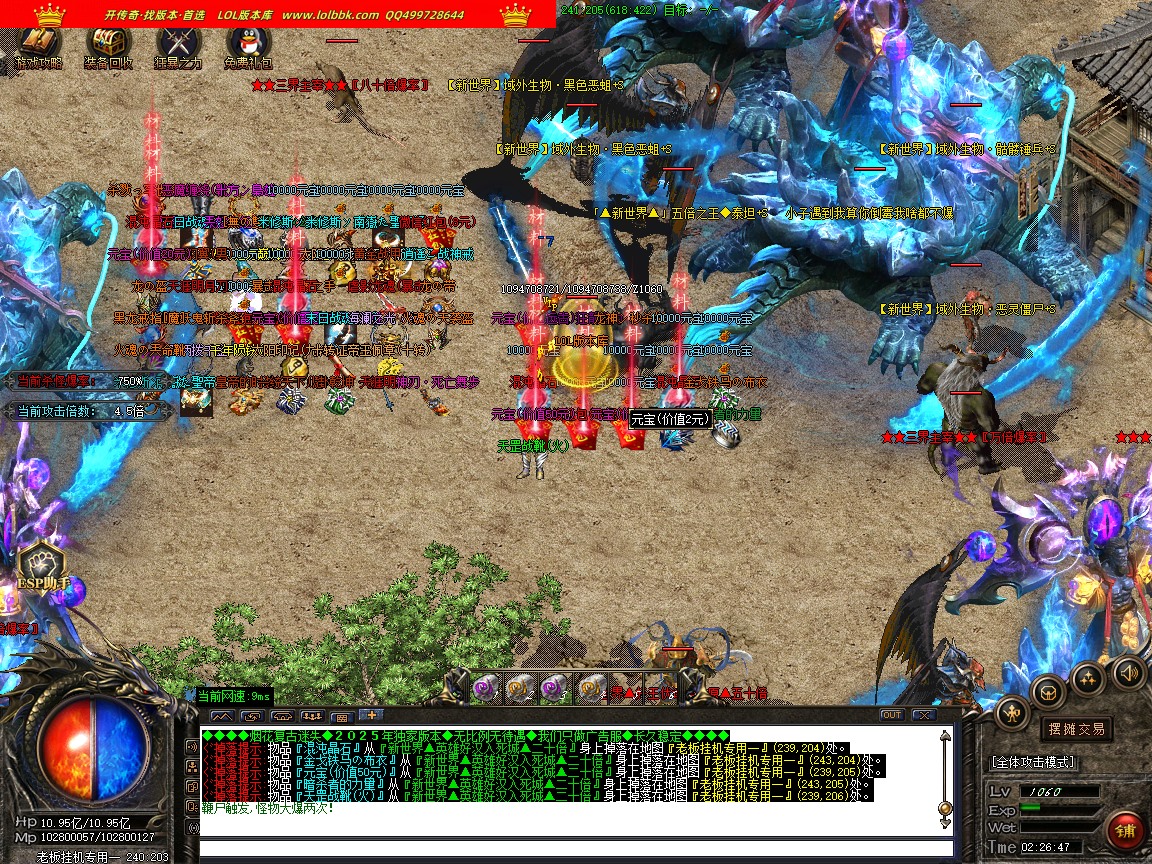Click the chat scrollbar up arrow
Image resolution: width=1152 pixels, height=864 pixels.
(944, 738)
